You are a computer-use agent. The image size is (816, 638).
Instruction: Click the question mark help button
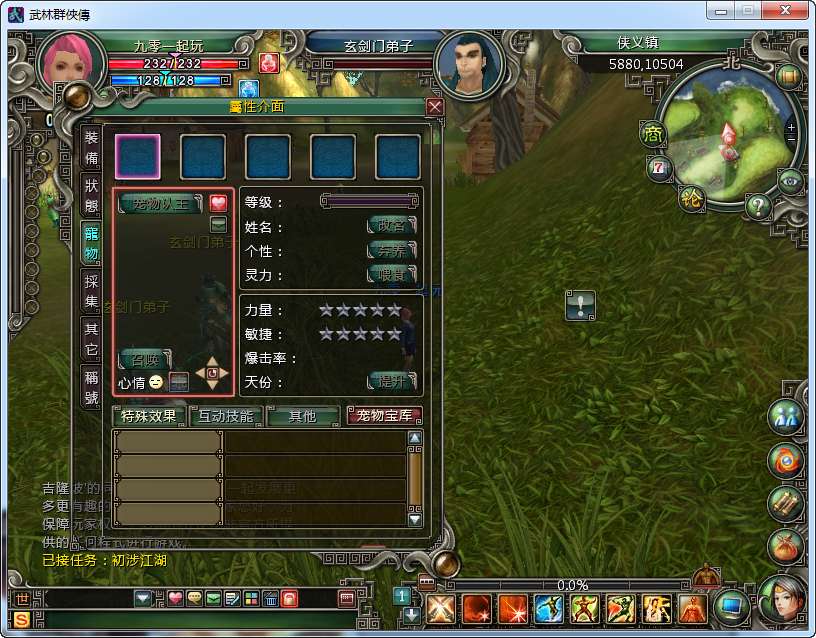point(757,207)
